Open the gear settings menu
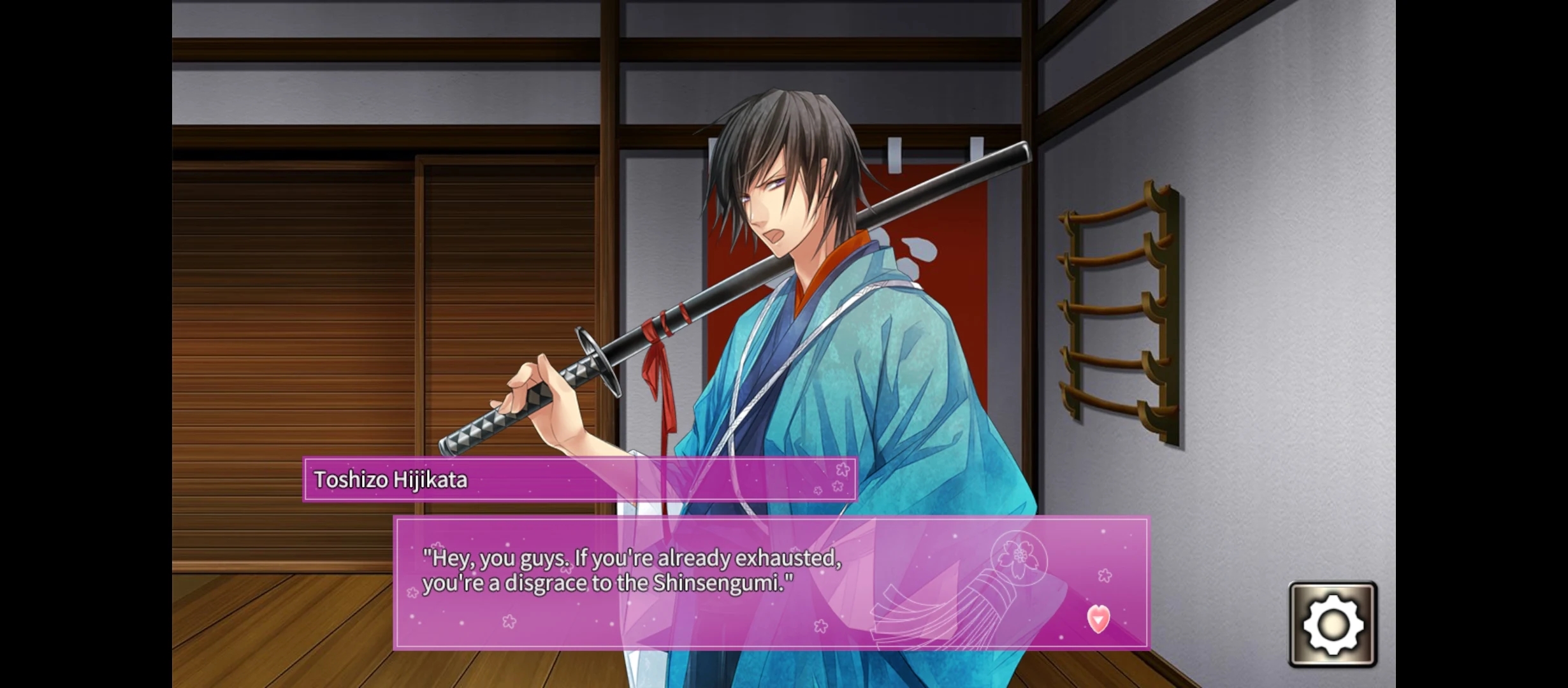The width and height of the screenshot is (1568, 688). coord(1333,624)
